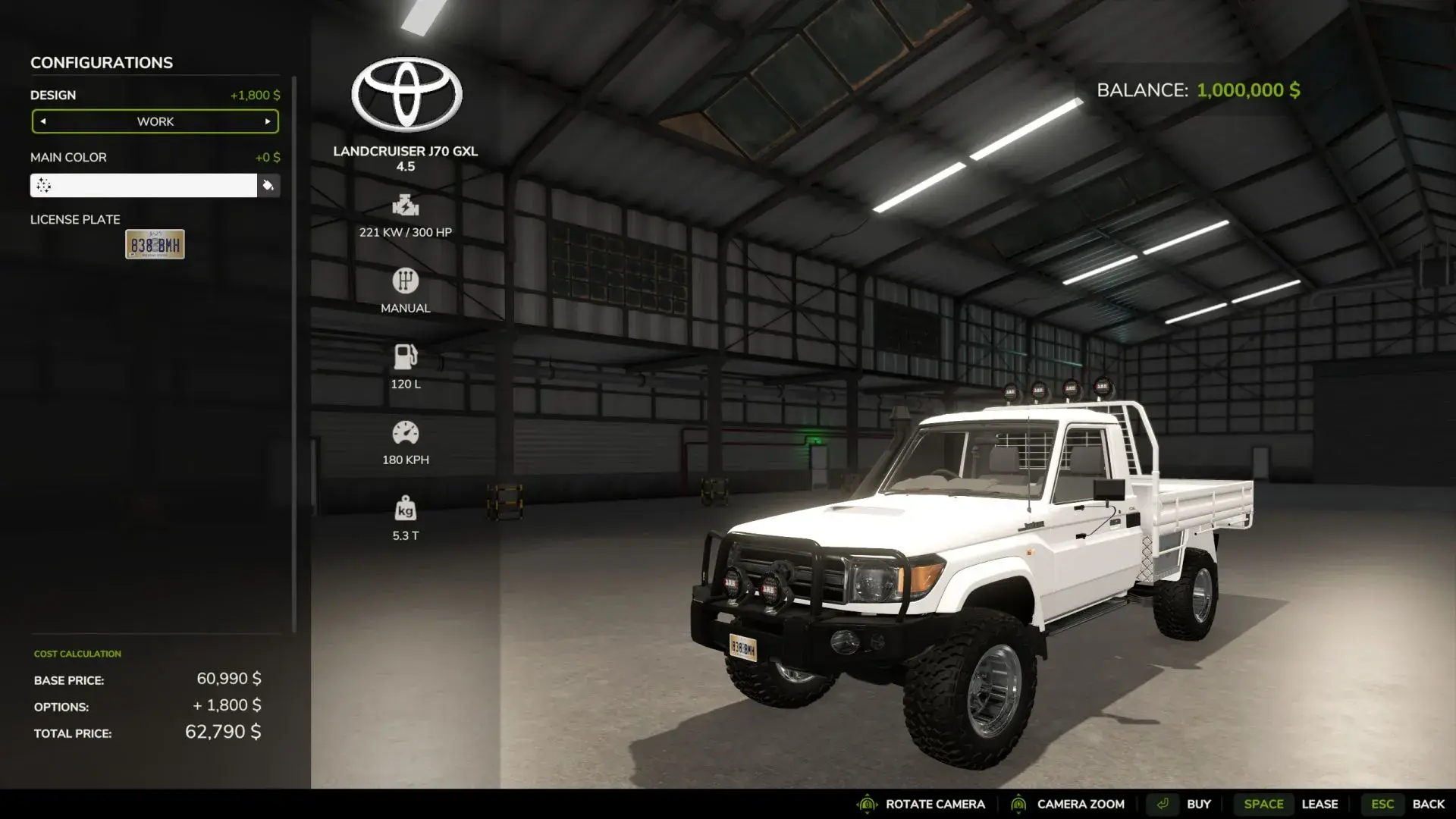Click the WORK design selector
Image resolution: width=1456 pixels, height=819 pixels.
(x=155, y=121)
